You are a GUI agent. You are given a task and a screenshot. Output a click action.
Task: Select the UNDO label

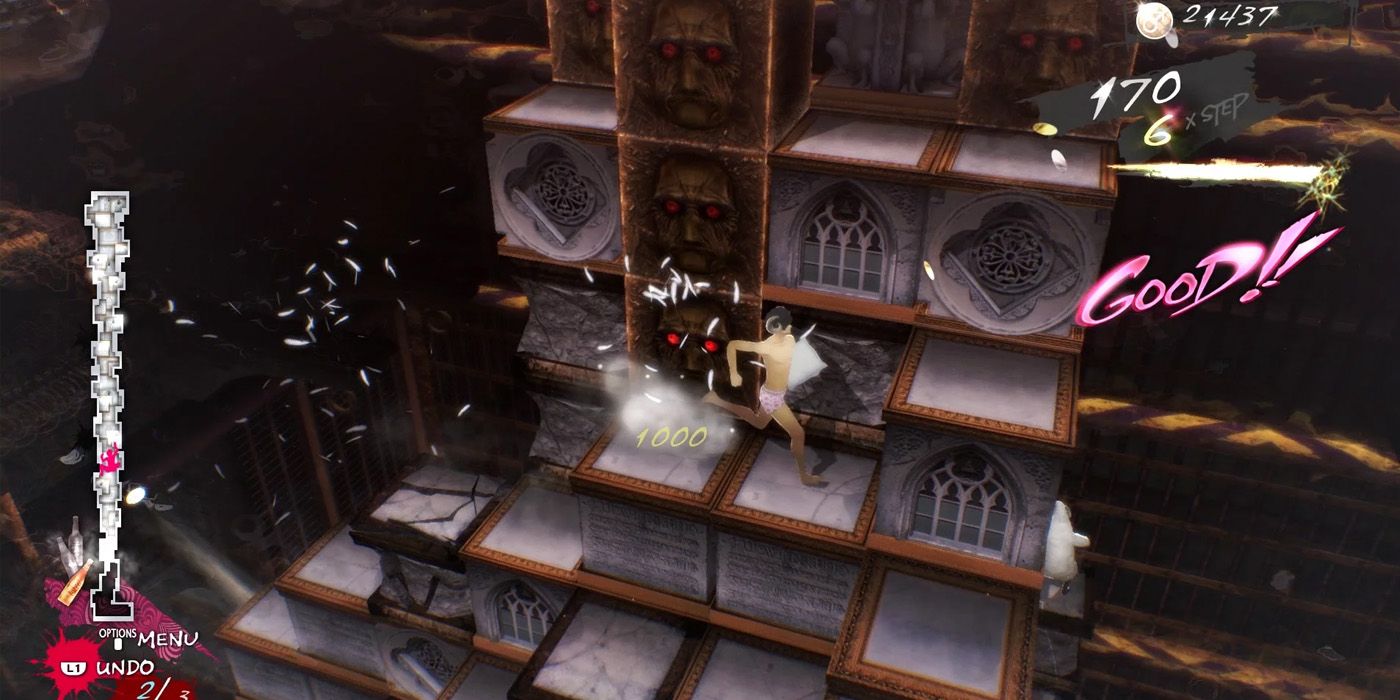[125, 667]
